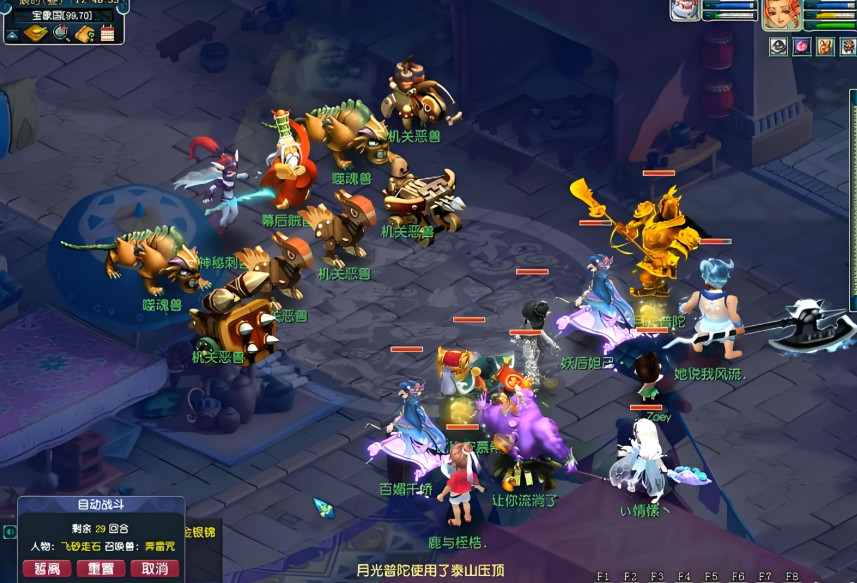Open the folder with question mark icon
This screenshot has height=583, width=857.
click(84, 34)
